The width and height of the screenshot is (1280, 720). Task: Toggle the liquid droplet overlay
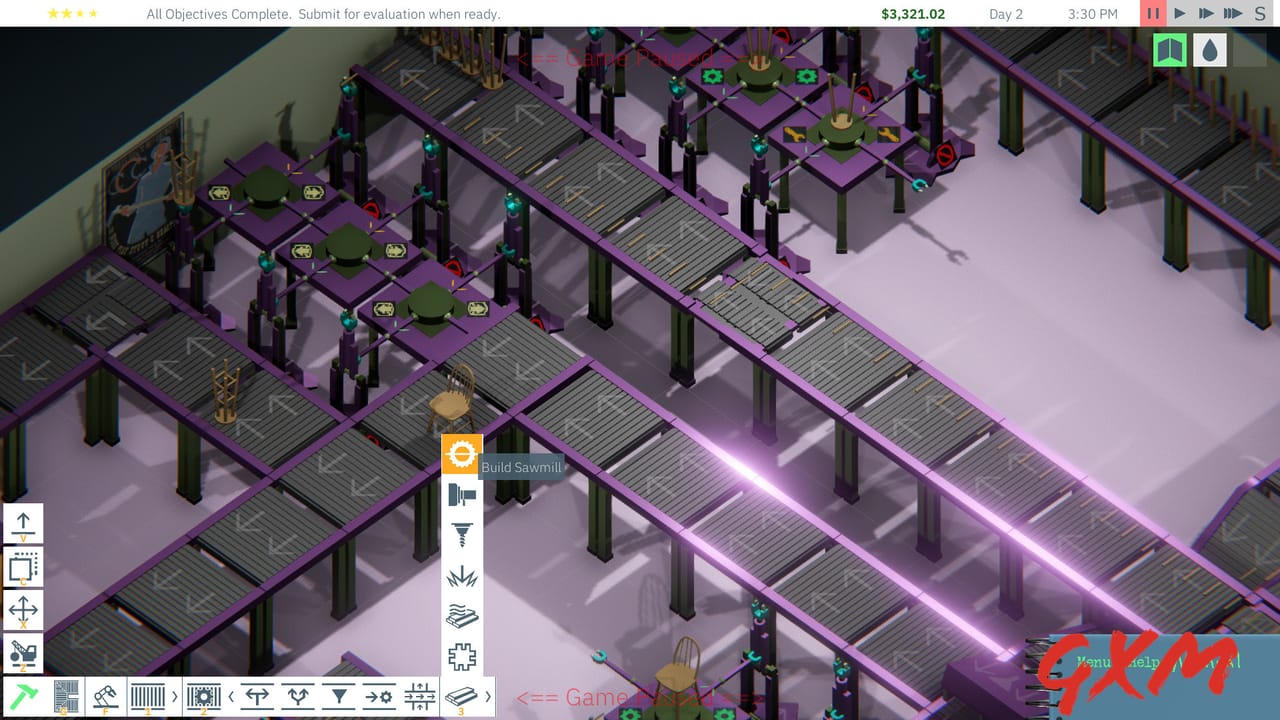(1210, 49)
